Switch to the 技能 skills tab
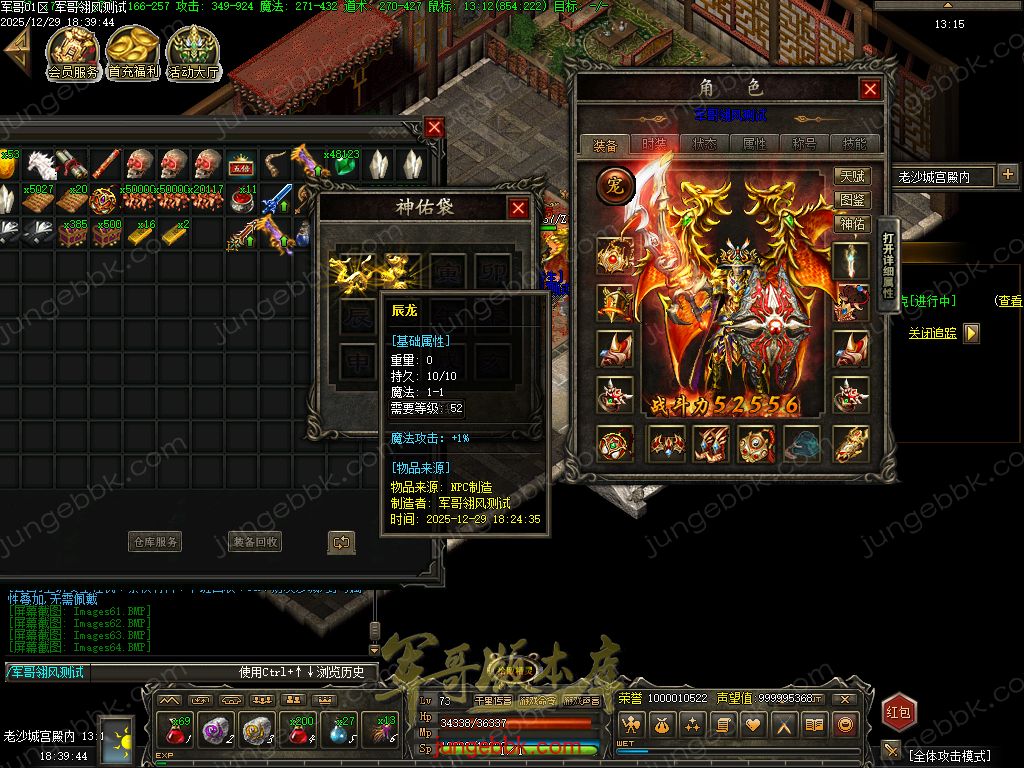The height and width of the screenshot is (768, 1024). coord(855,144)
